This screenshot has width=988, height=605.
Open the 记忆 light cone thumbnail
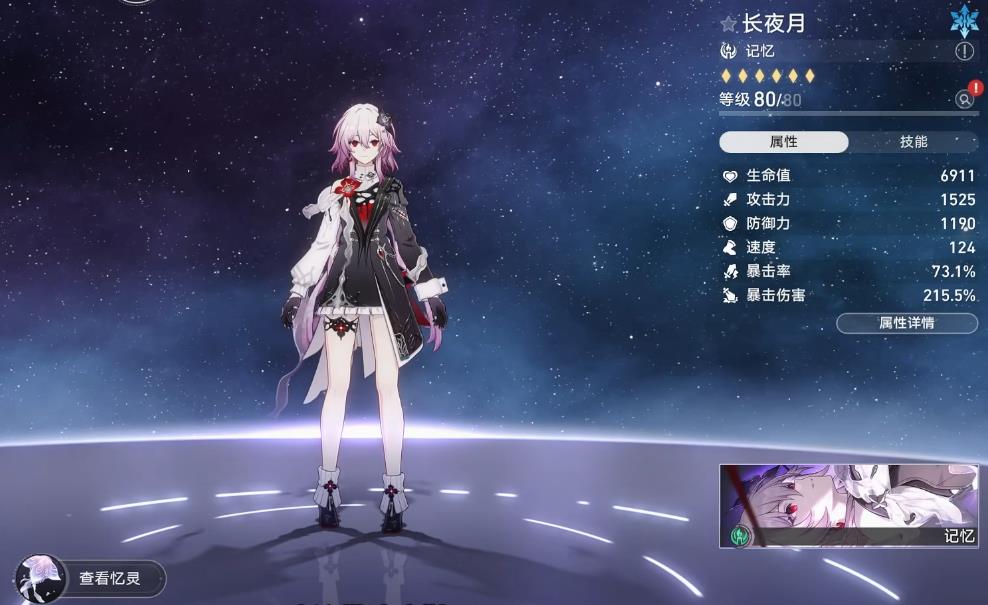[x=848, y=506]
